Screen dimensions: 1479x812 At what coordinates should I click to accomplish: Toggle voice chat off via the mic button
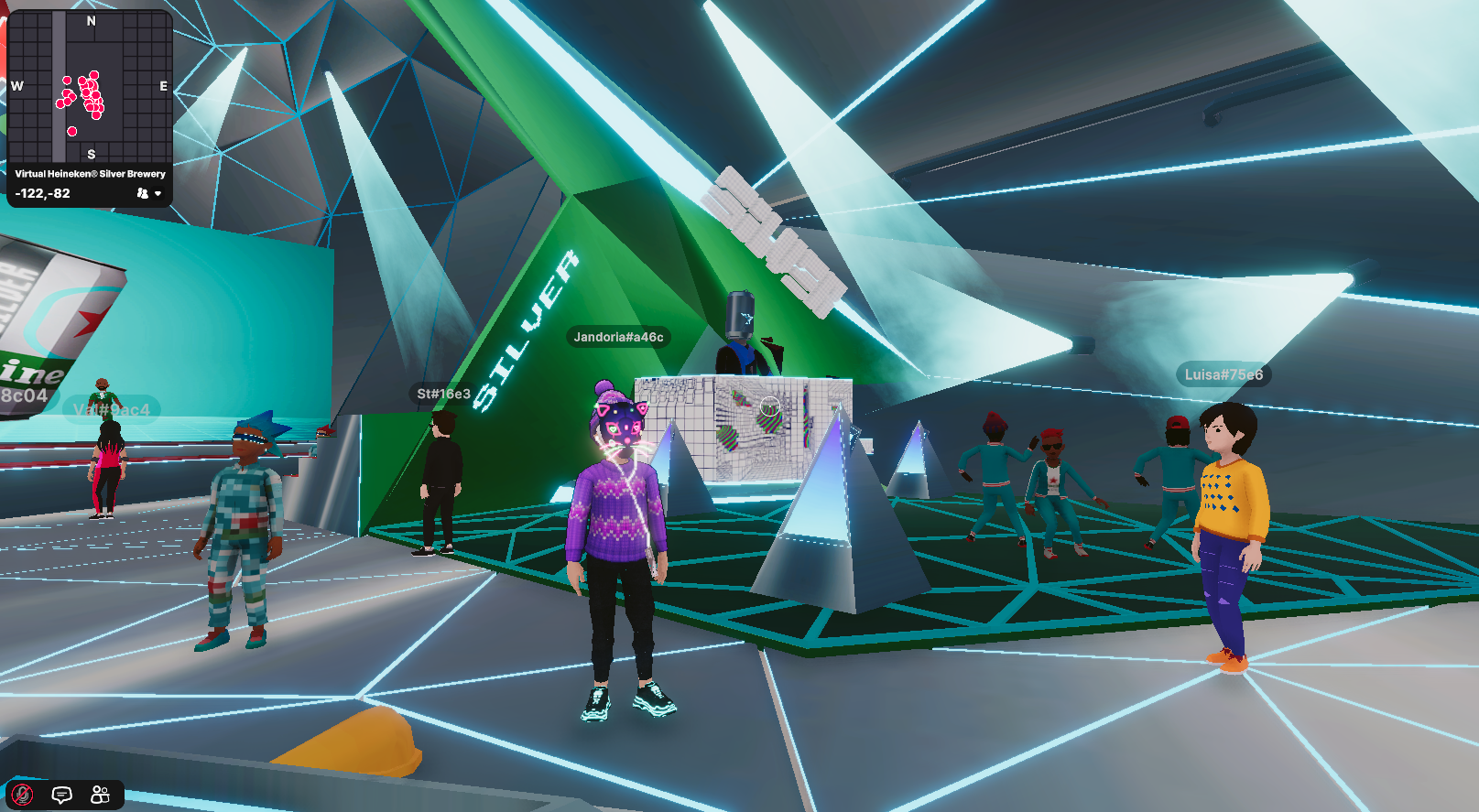(24, 795)
